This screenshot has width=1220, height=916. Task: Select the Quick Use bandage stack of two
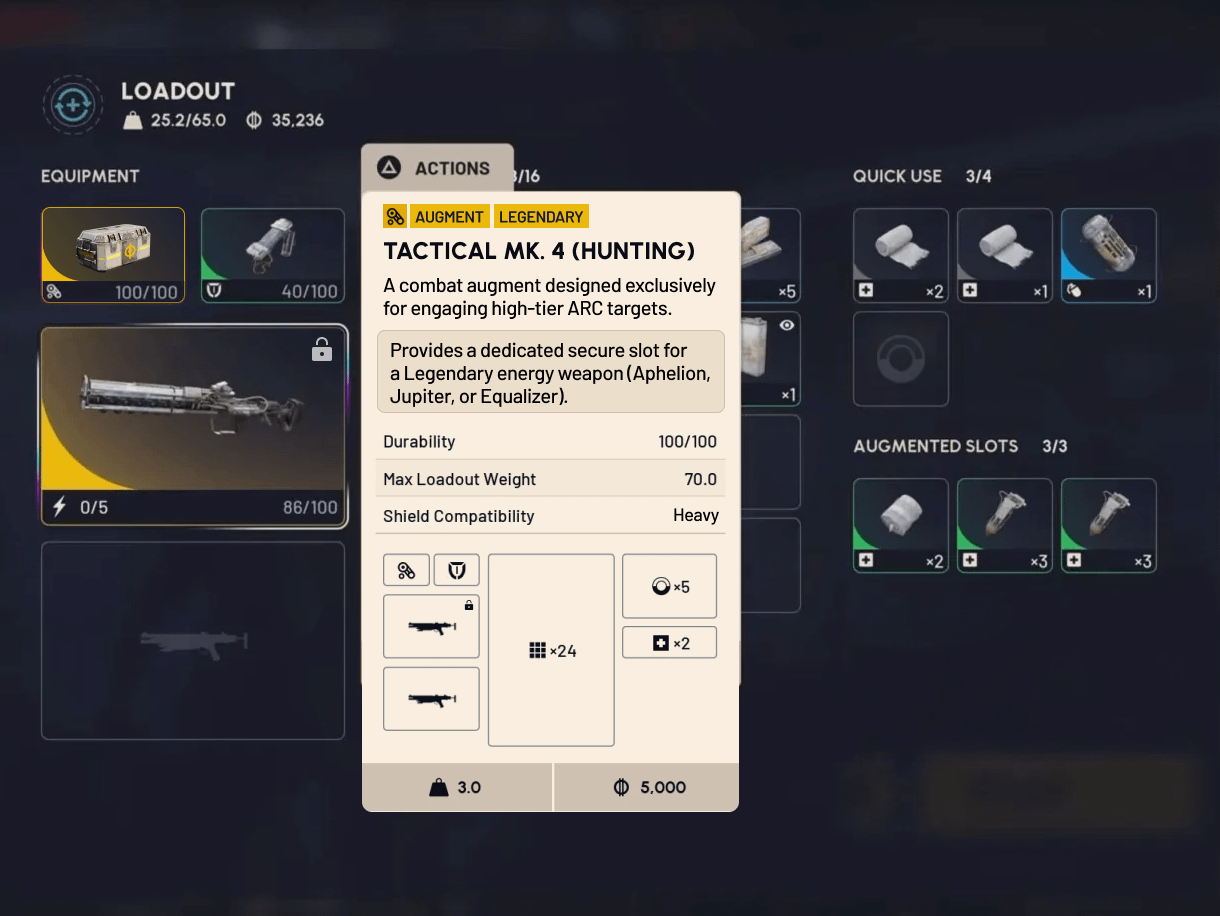900,254
